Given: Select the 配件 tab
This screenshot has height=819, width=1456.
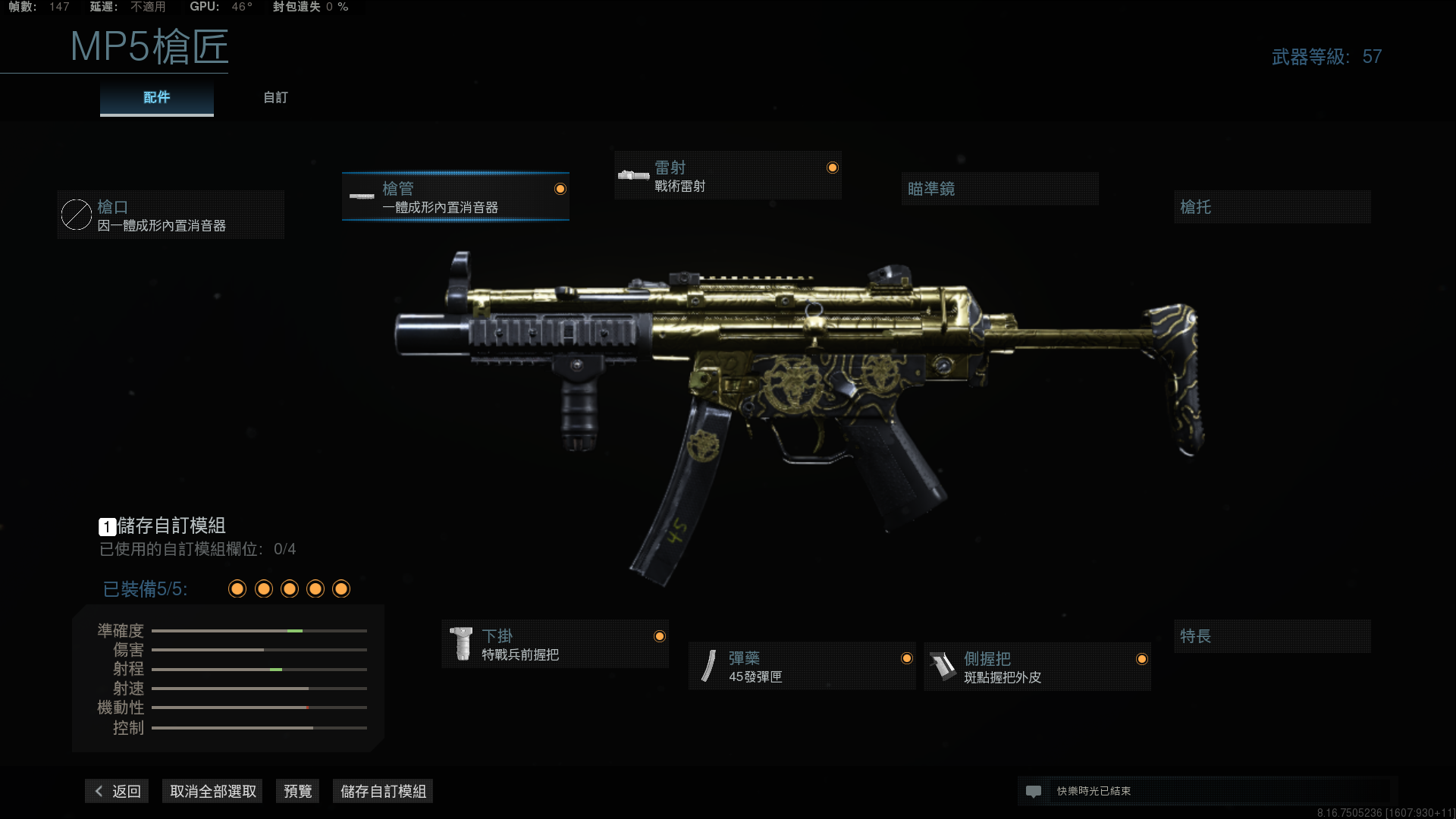Looking at the screenshot, I should click(x=156, y=97).
